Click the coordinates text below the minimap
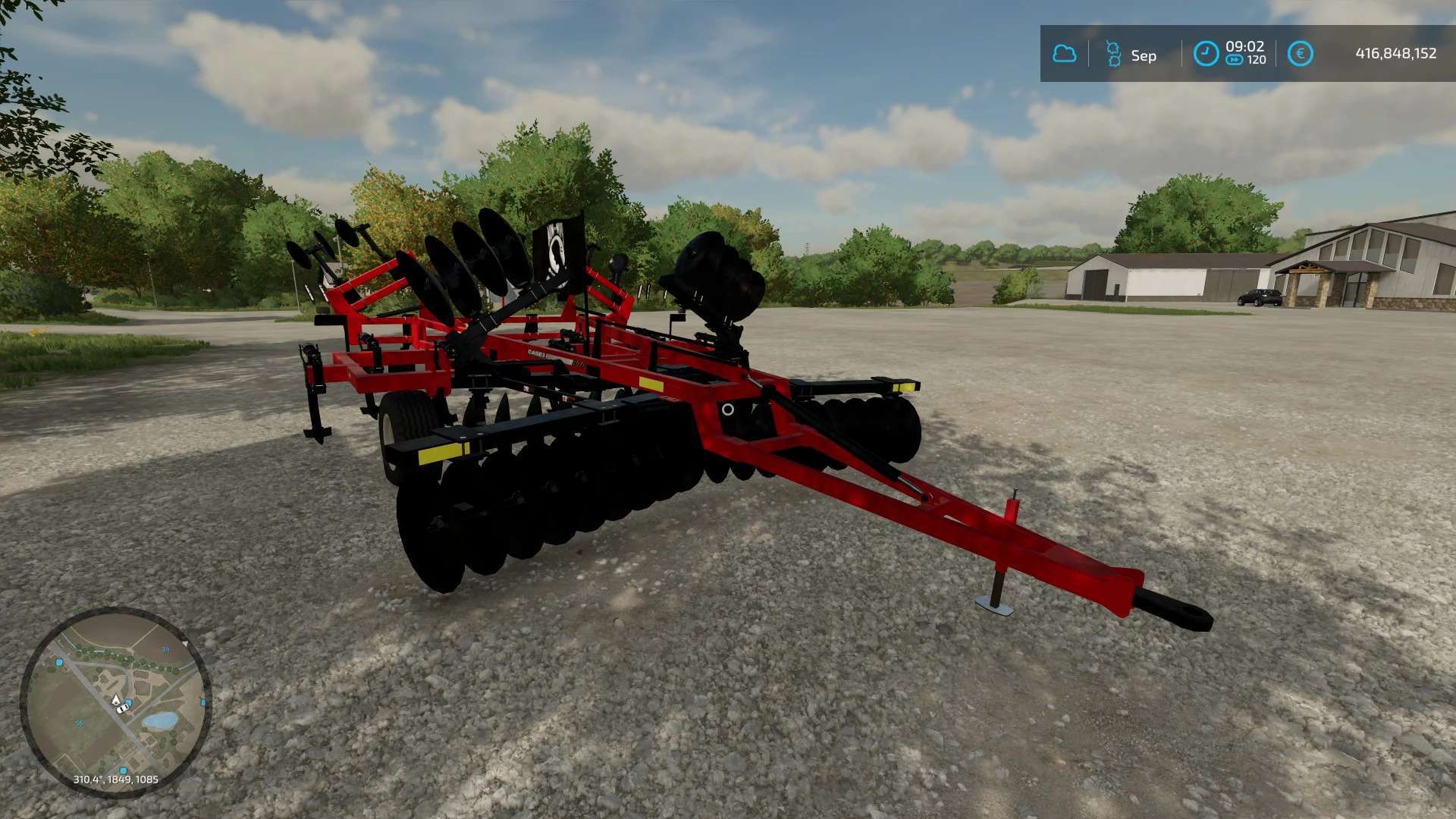1456x819 pixels. point(116,779)
